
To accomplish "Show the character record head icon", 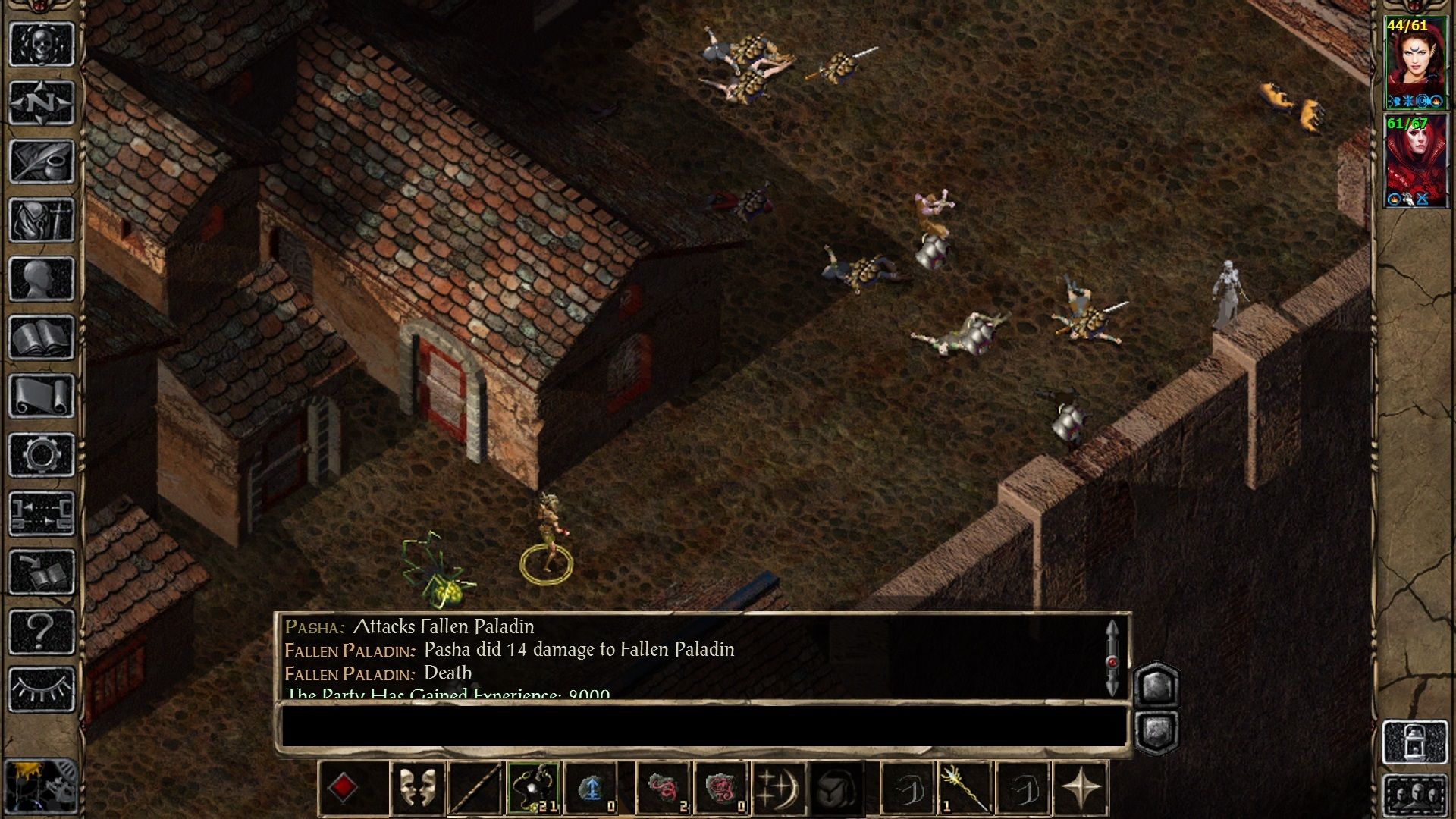I will (42, 279).
